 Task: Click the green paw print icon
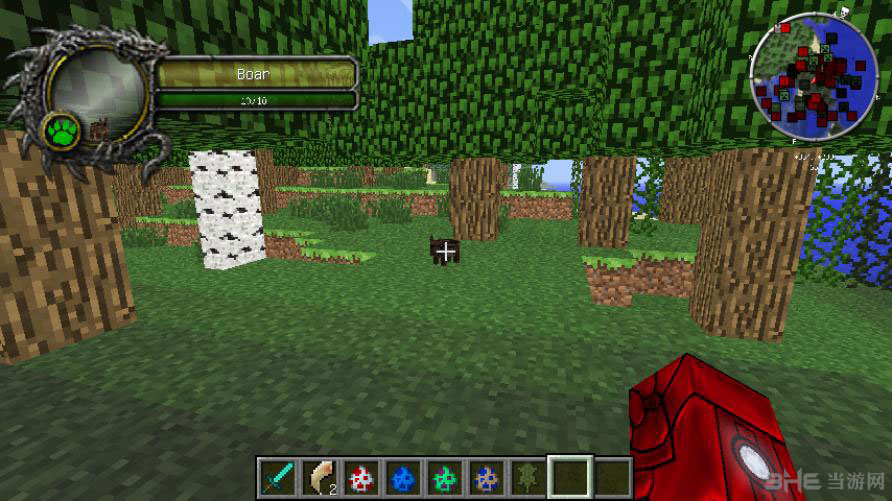click(62, 131)
